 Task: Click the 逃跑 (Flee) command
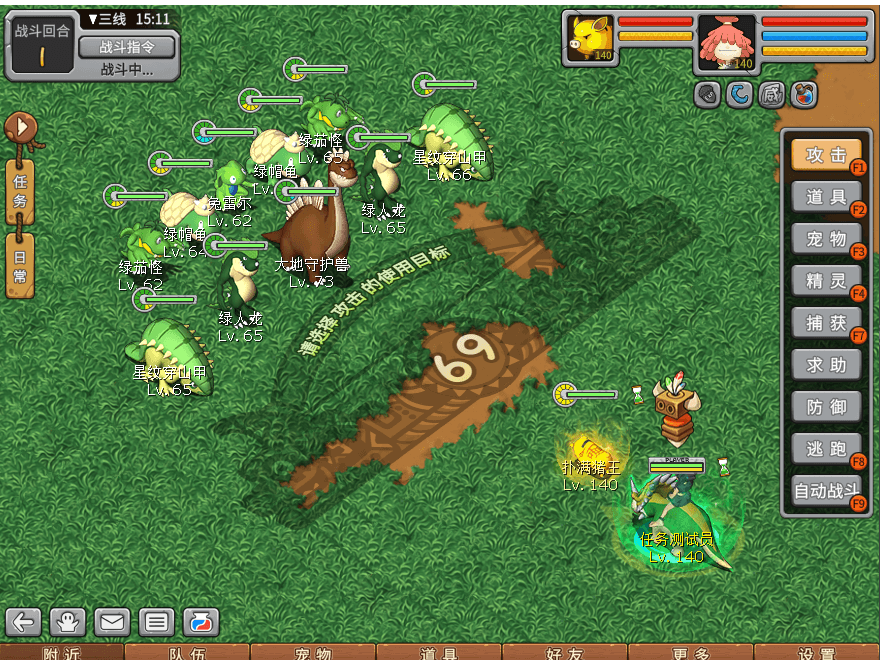[x=825, y=449]
